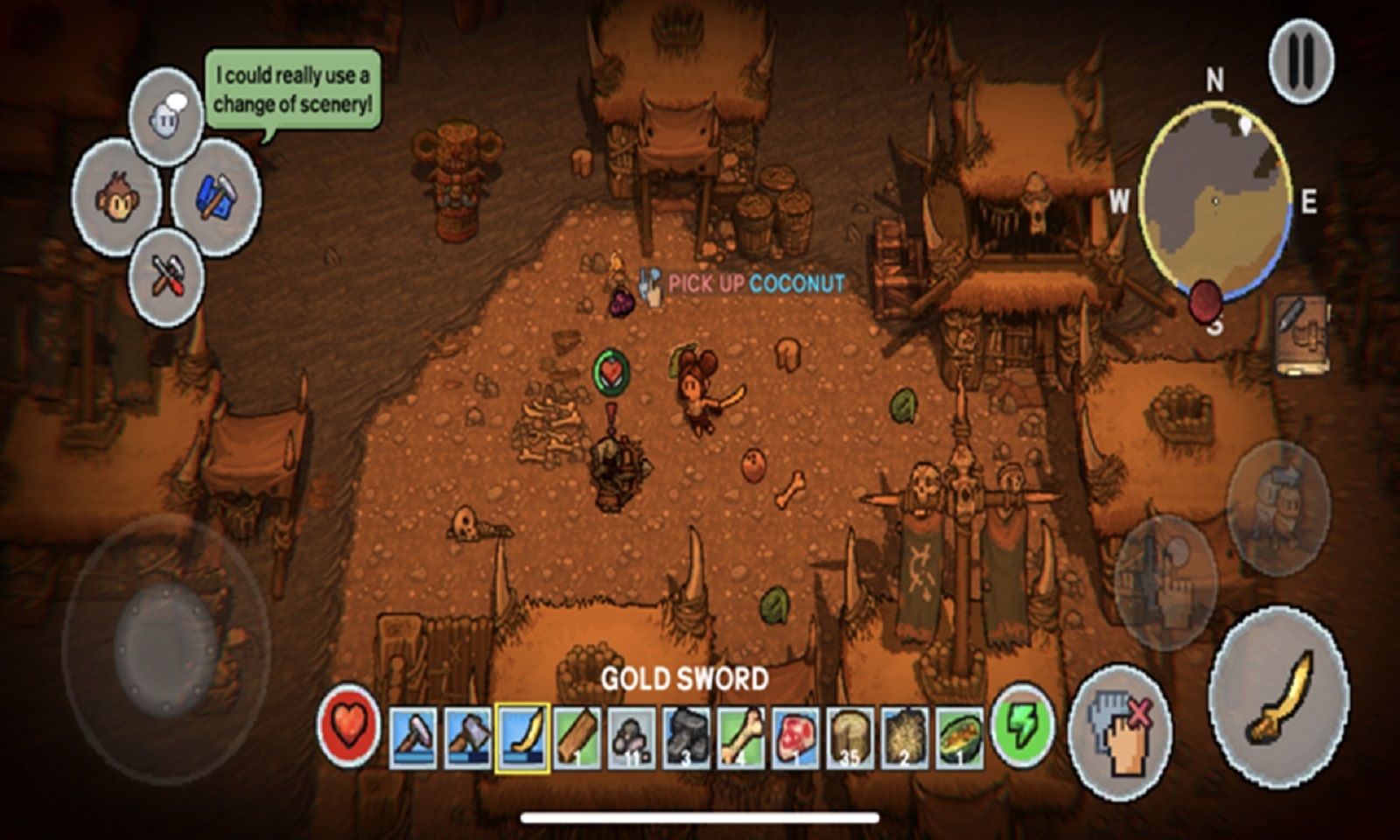Select the shovel in the hotbar
The height and width of the screenshot is (840, 1400).
[x=412, y=738]
